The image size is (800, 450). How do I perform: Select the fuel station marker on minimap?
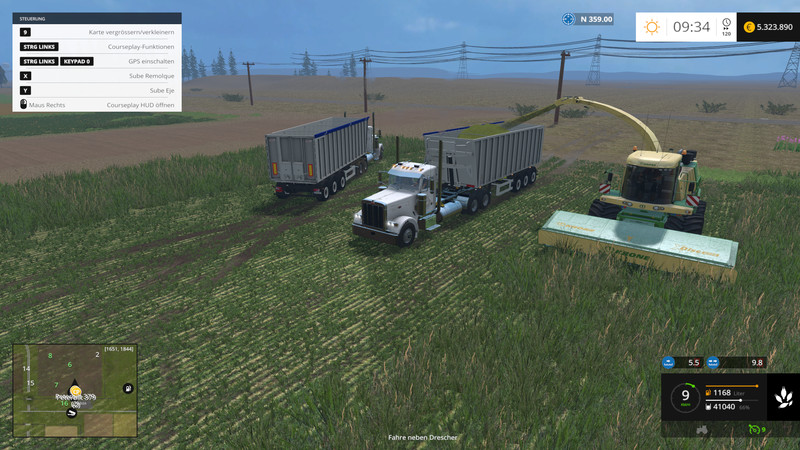[x=128, y=387]
